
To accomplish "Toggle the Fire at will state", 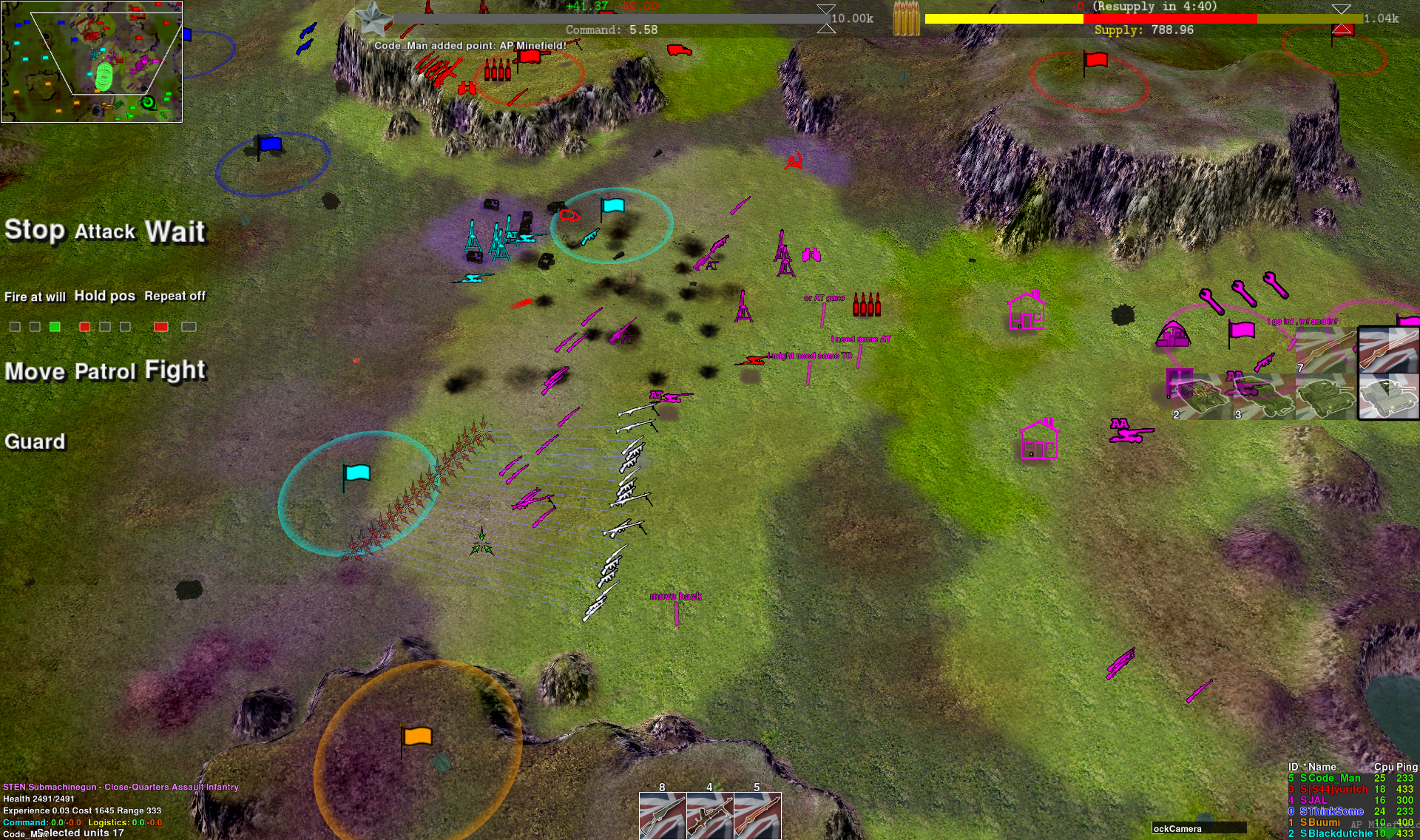I will coord(35,297).
